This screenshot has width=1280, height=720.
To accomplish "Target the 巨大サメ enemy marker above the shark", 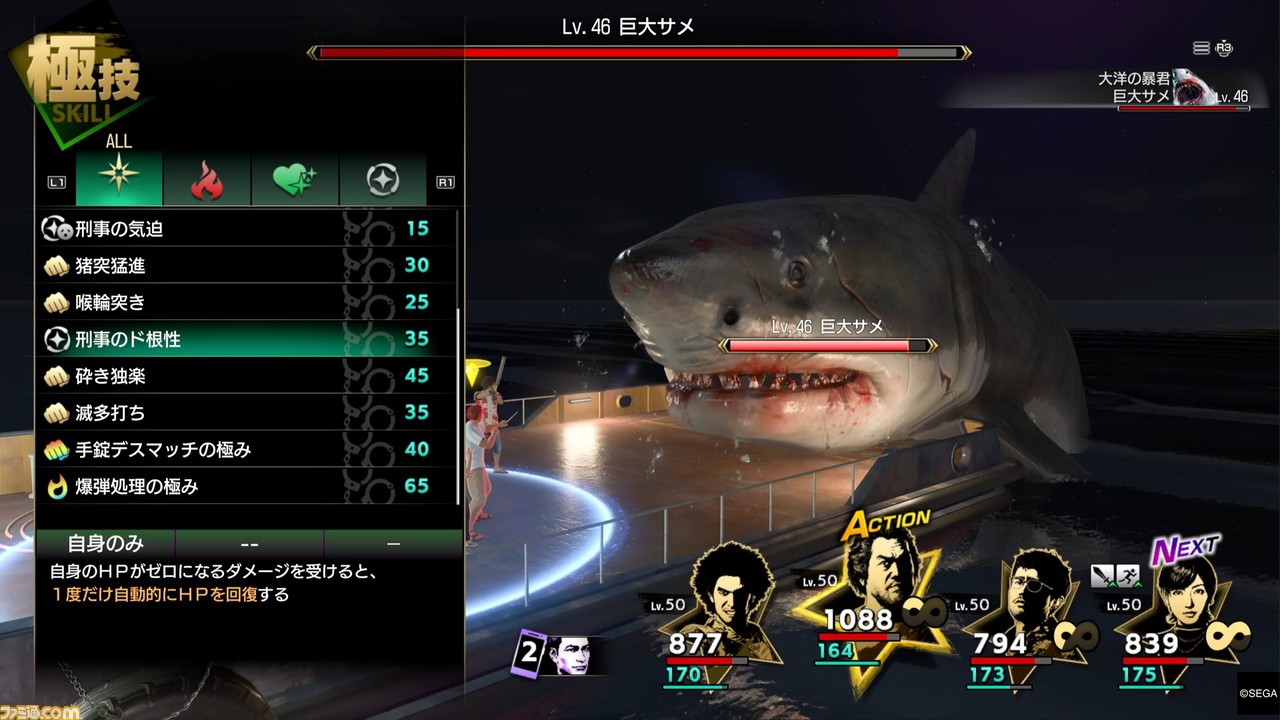I will click(x=828, y=338).
